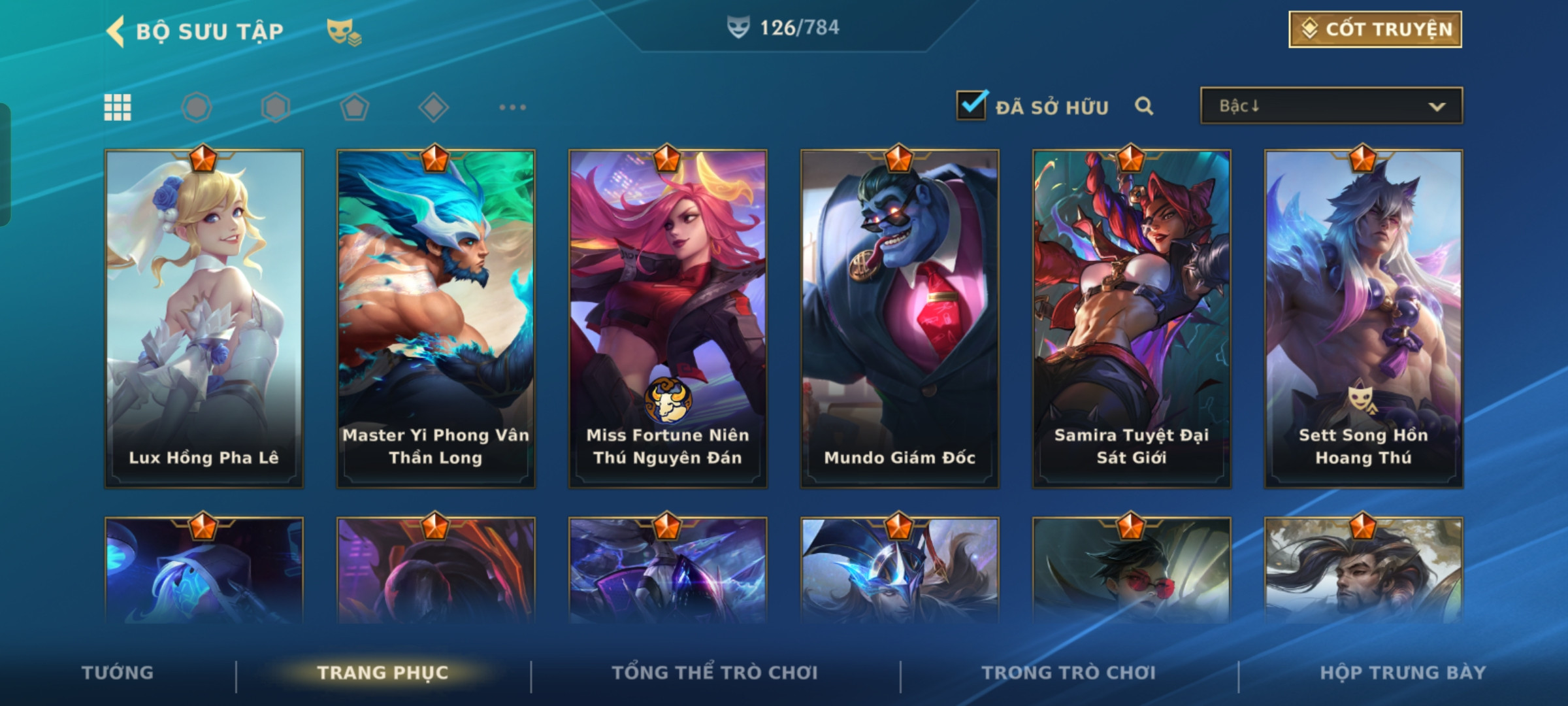Go back from Bộ Sưu Tập
The height and width of the screenshot is (706, 1568).
point(116,31)
